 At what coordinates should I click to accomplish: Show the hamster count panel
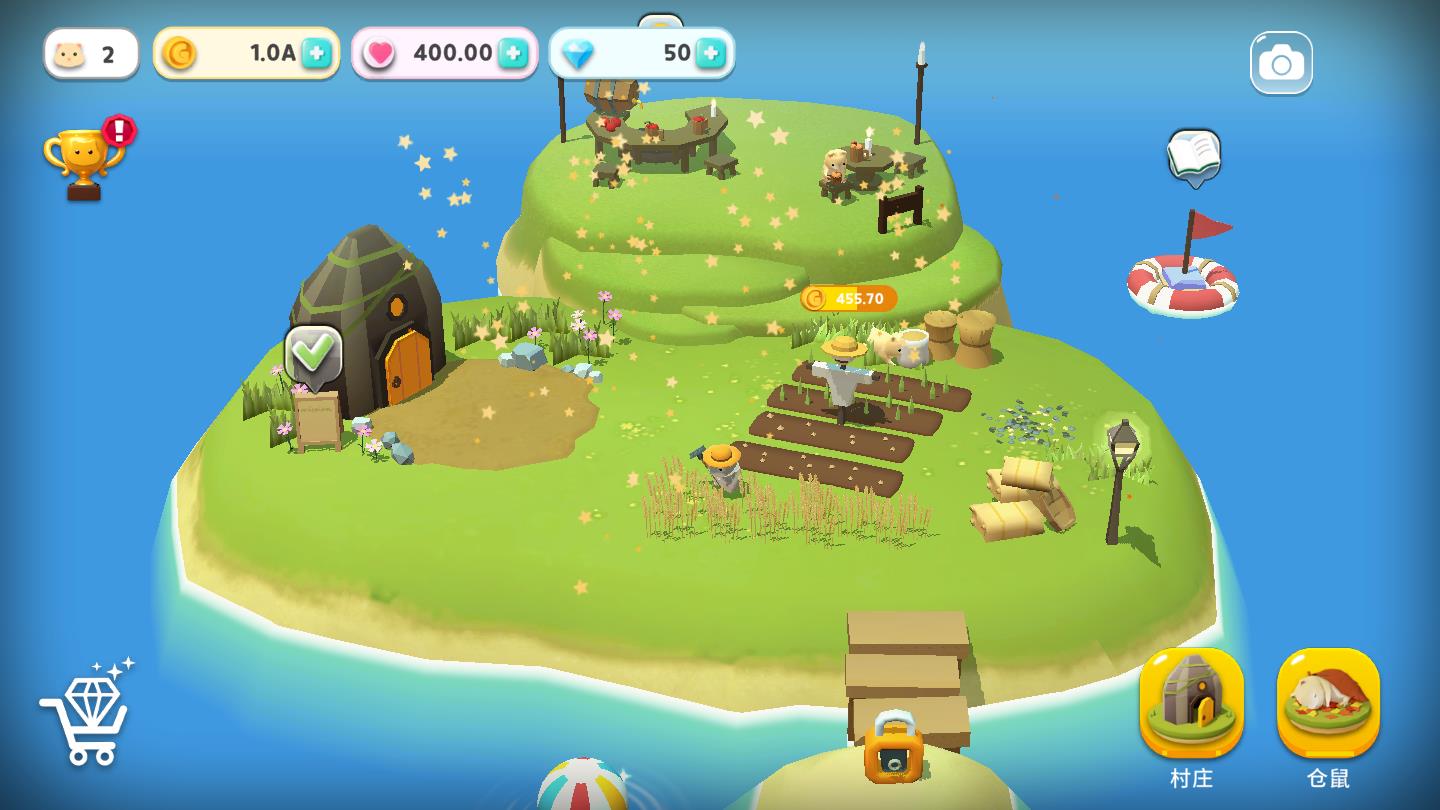[91, 53]
